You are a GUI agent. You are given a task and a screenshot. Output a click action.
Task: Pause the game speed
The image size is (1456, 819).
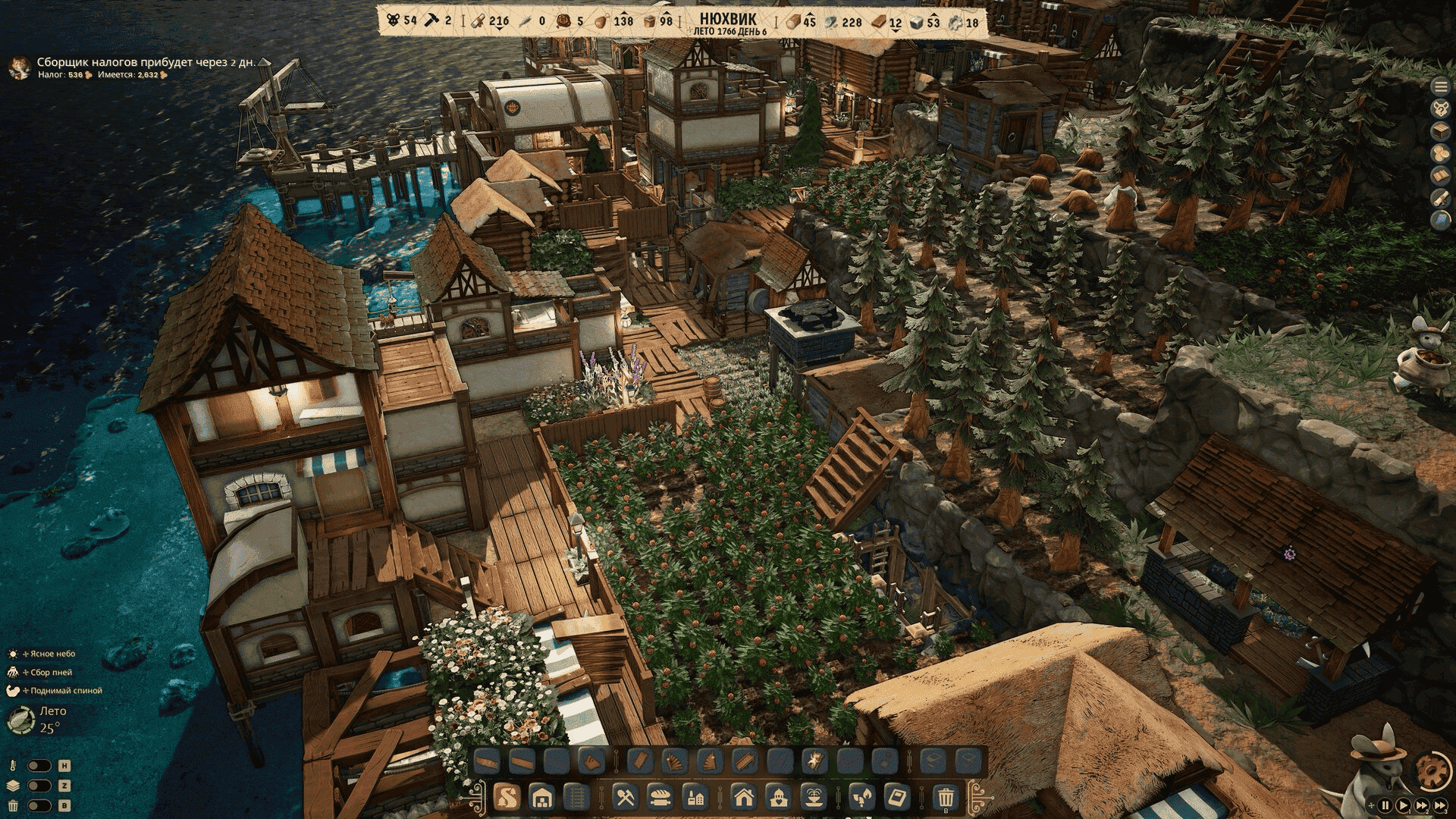pyautogui.click(x=1385, y=805)
